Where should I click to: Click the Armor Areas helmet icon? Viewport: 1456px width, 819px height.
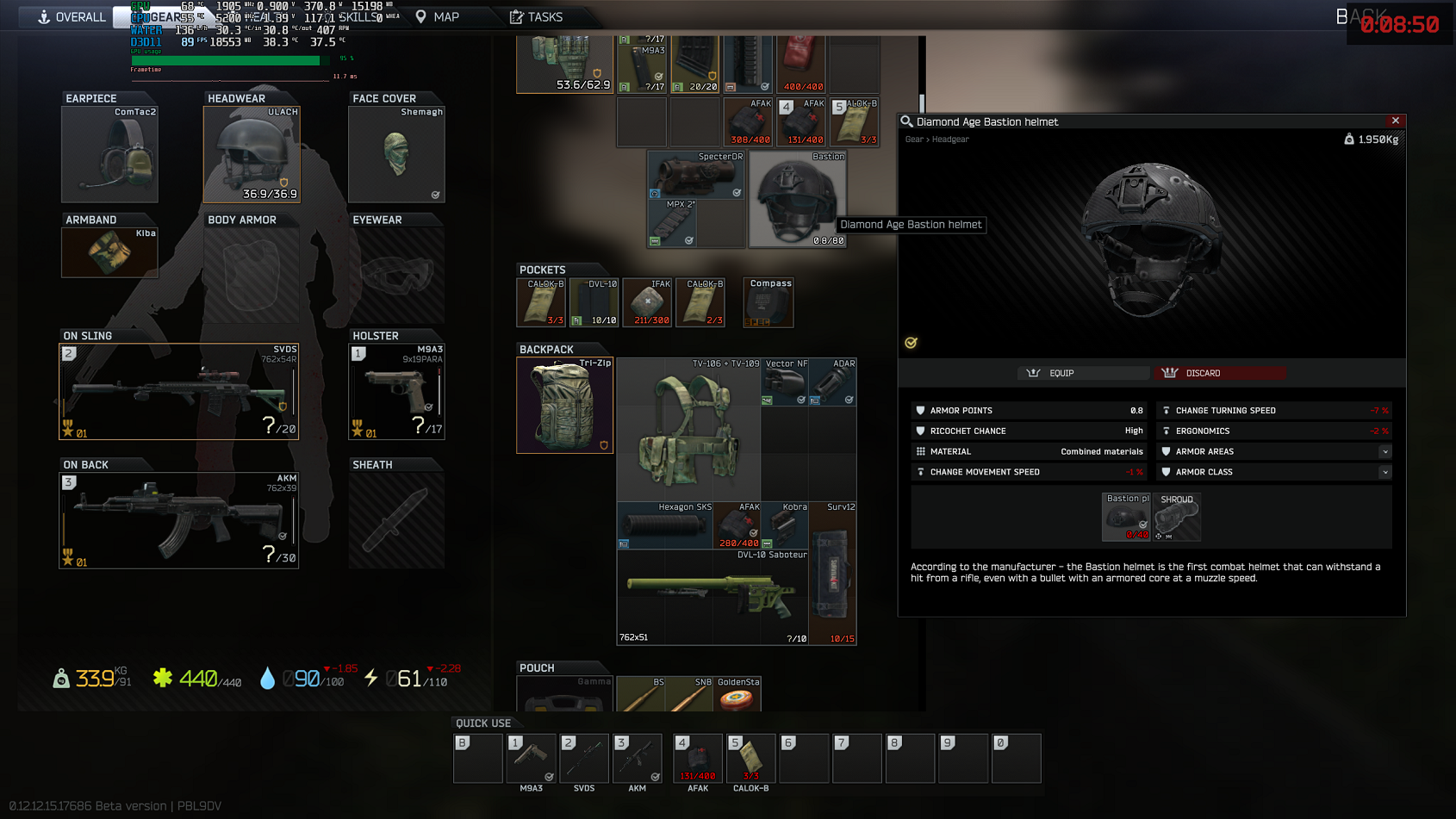(1167, 451)
